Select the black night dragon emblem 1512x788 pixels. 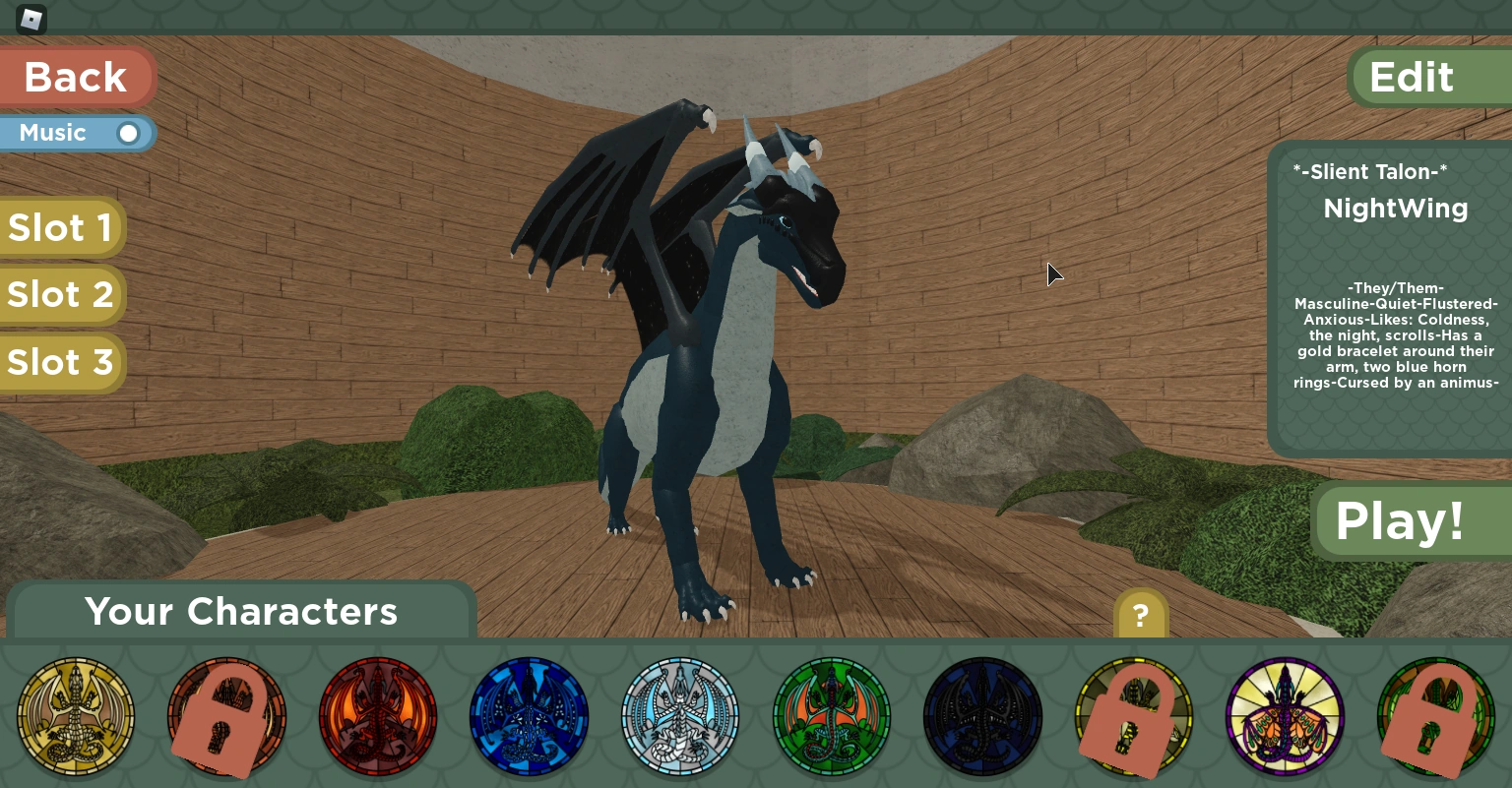click(x=982, y=716)
